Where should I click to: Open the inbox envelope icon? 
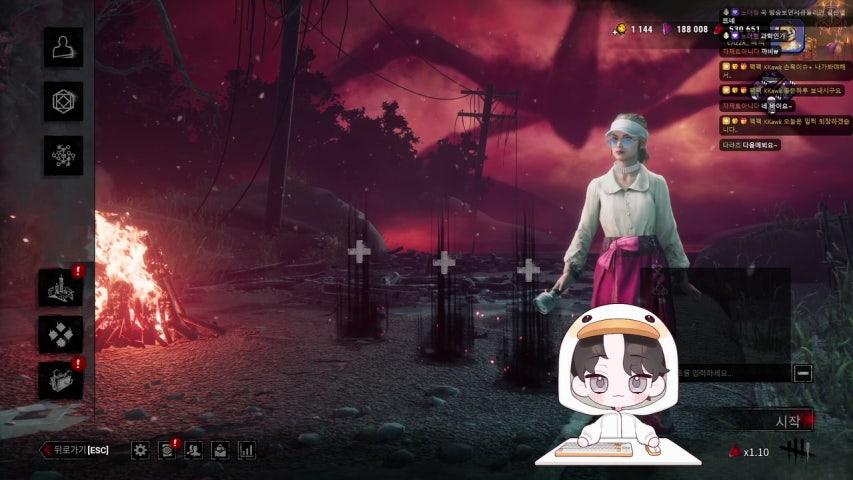click(x=220, y=450)
